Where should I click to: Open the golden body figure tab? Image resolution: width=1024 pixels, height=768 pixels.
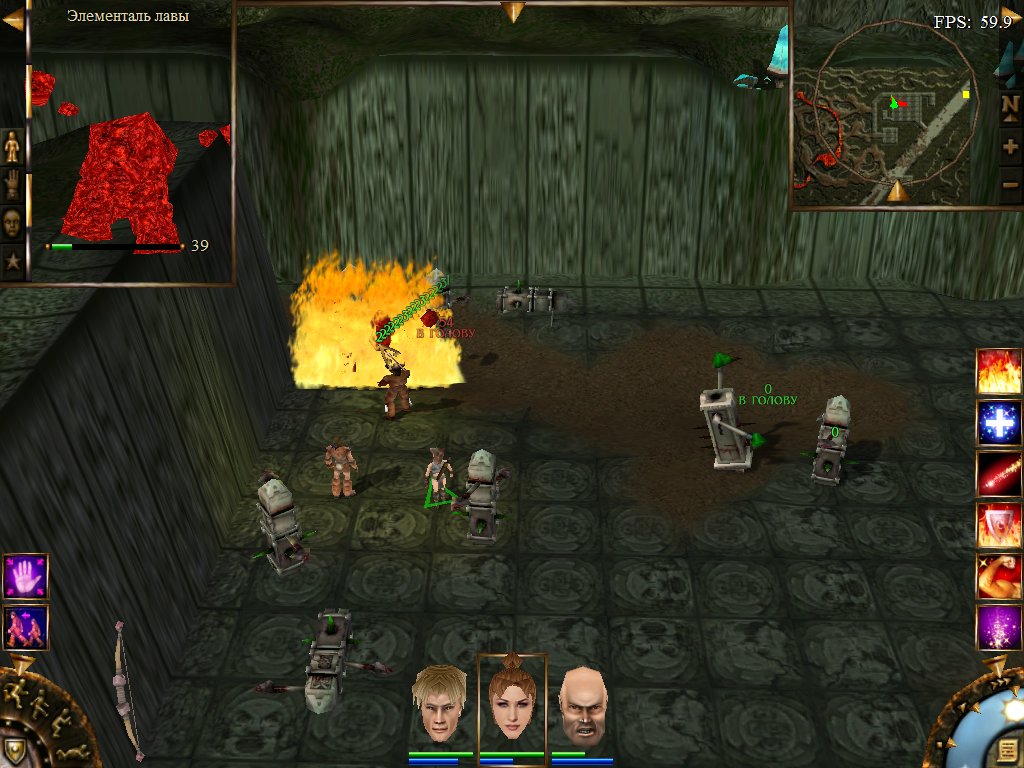12,146
